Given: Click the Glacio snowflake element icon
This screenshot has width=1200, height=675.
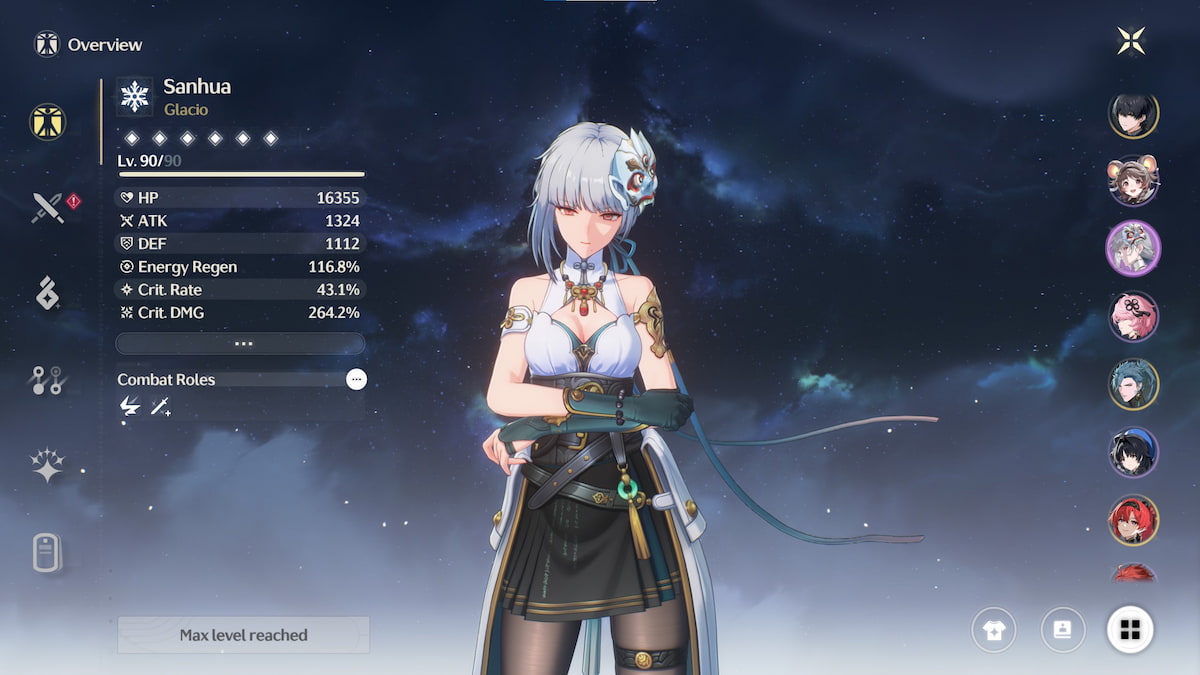Looking at the screenshot, I should tap(134, 96).
